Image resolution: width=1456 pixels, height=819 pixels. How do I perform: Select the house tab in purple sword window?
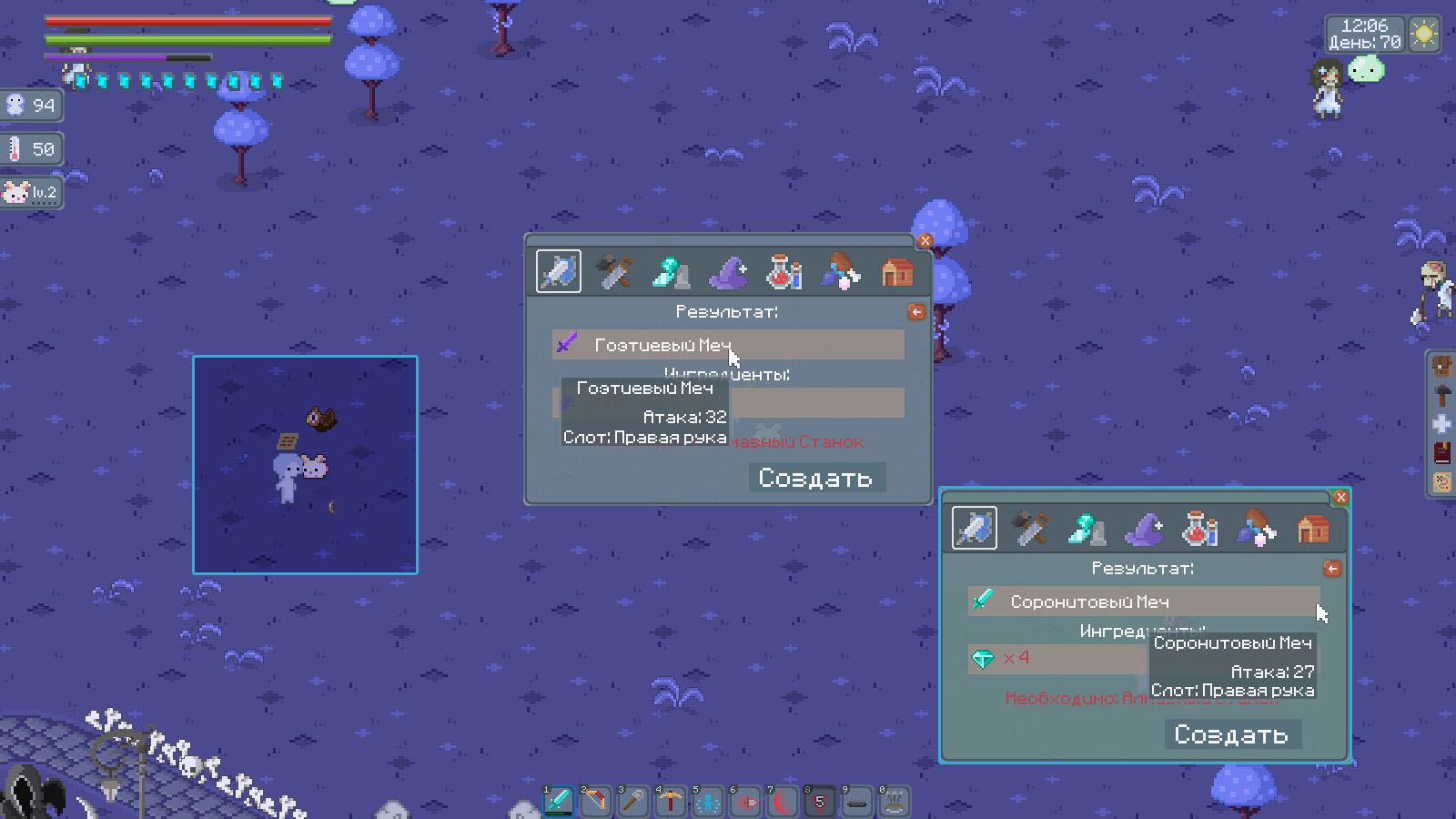point(897,272)
